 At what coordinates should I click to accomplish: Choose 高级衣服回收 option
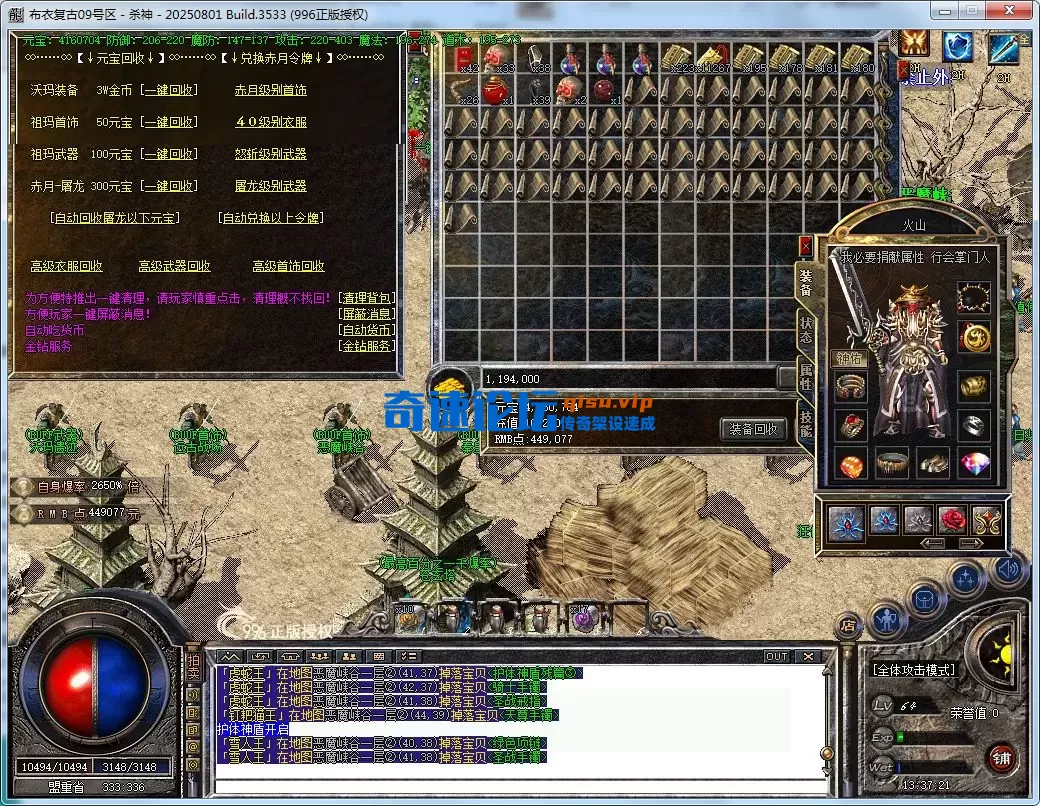(66, 266)
